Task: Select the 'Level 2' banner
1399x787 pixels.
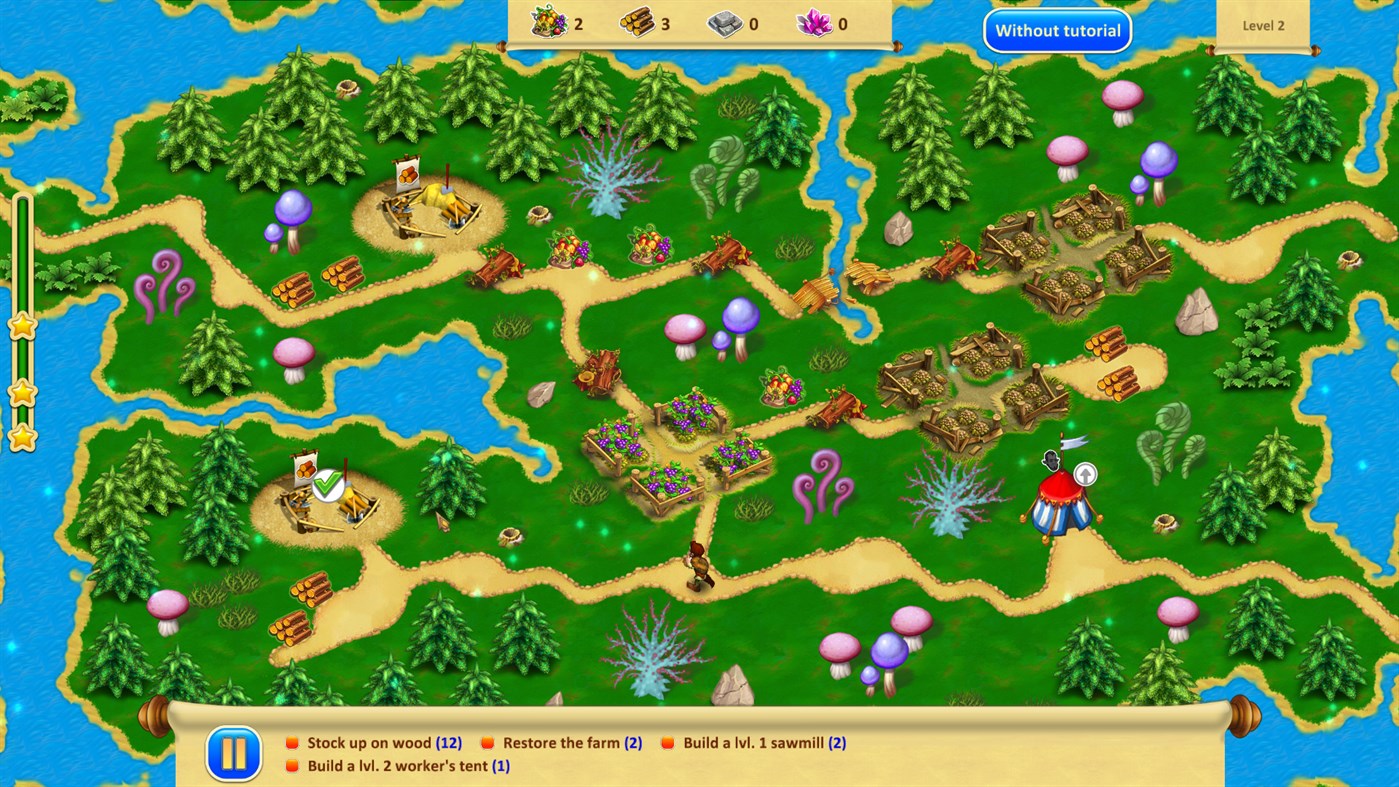Action: (1262, 25)
